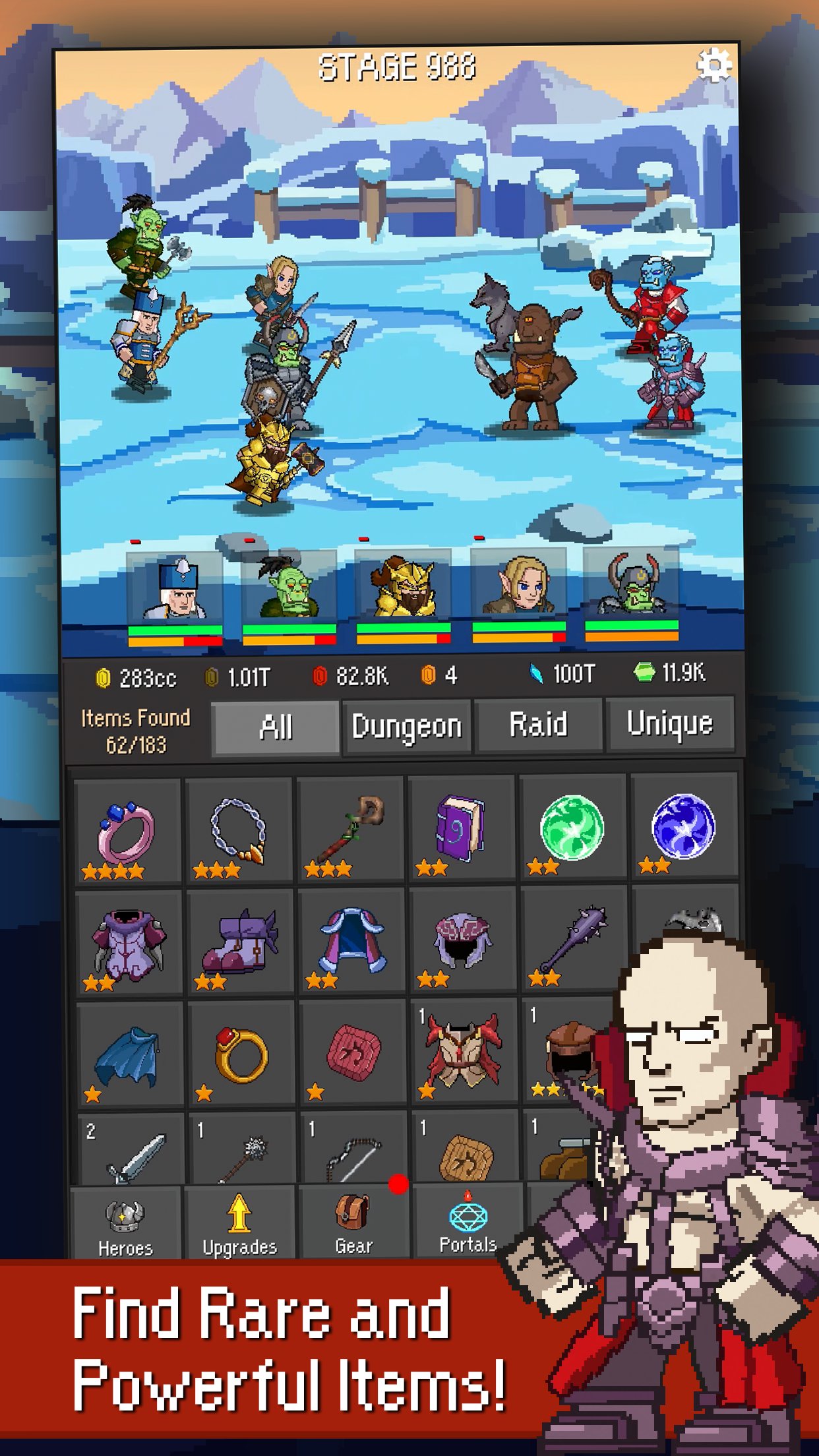Open the Heroes menu
Viewport: 819px width, 1456px height.
[x=125, y=1227]
